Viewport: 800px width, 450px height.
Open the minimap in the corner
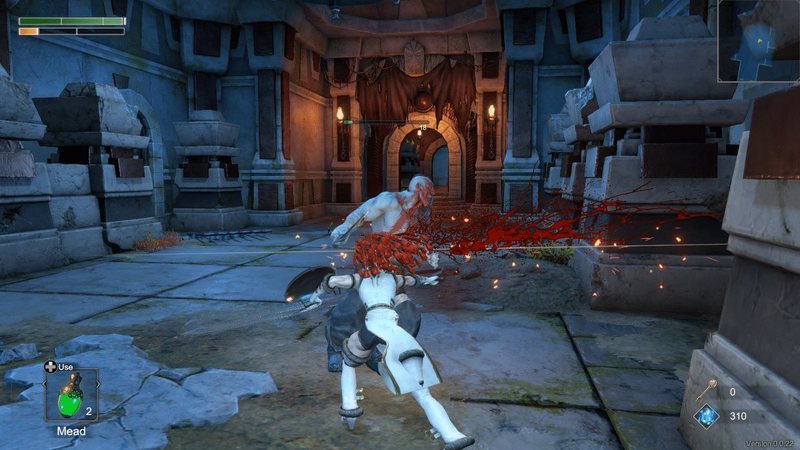[758, 40]
